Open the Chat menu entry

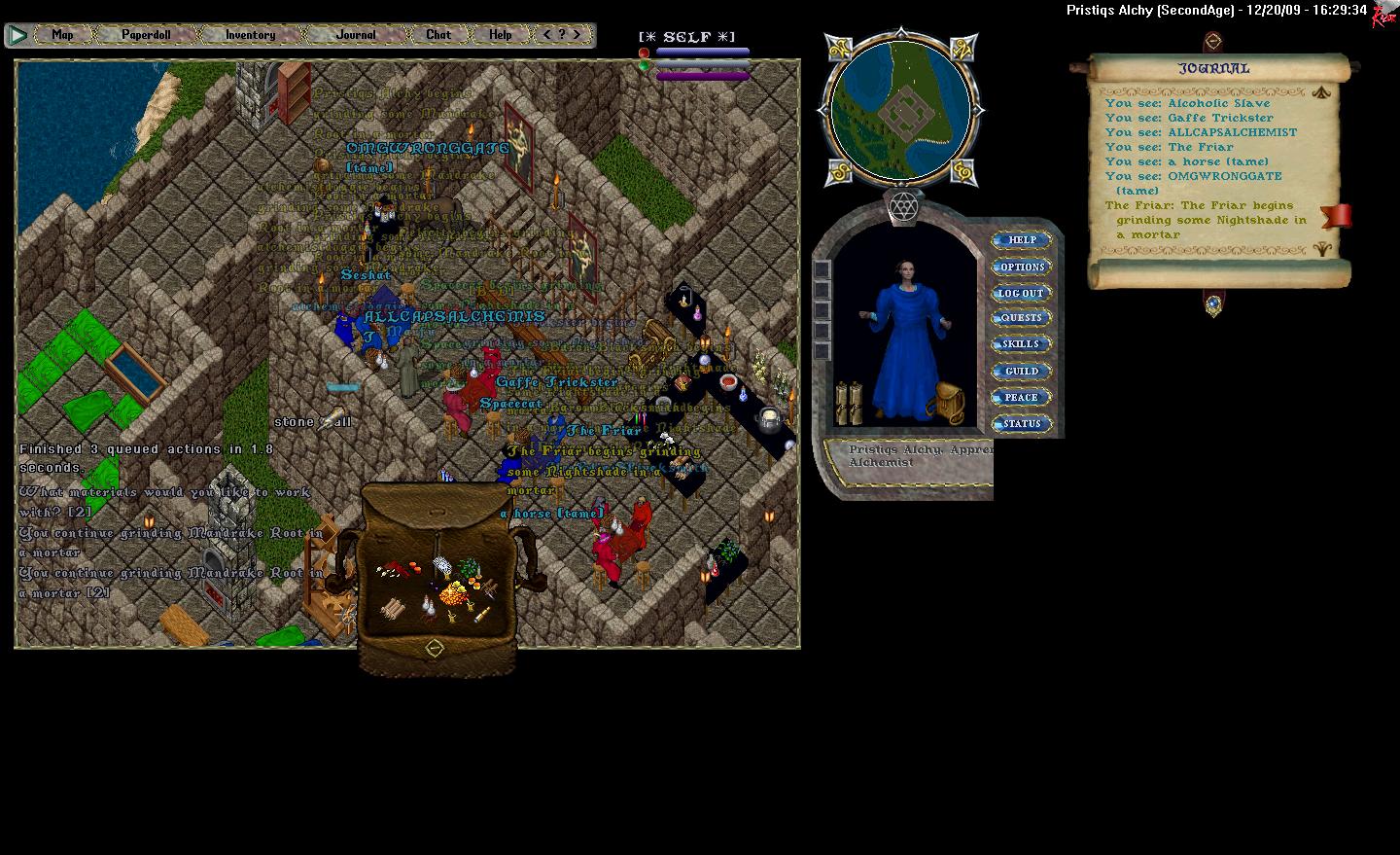click(x=438, y=35)
